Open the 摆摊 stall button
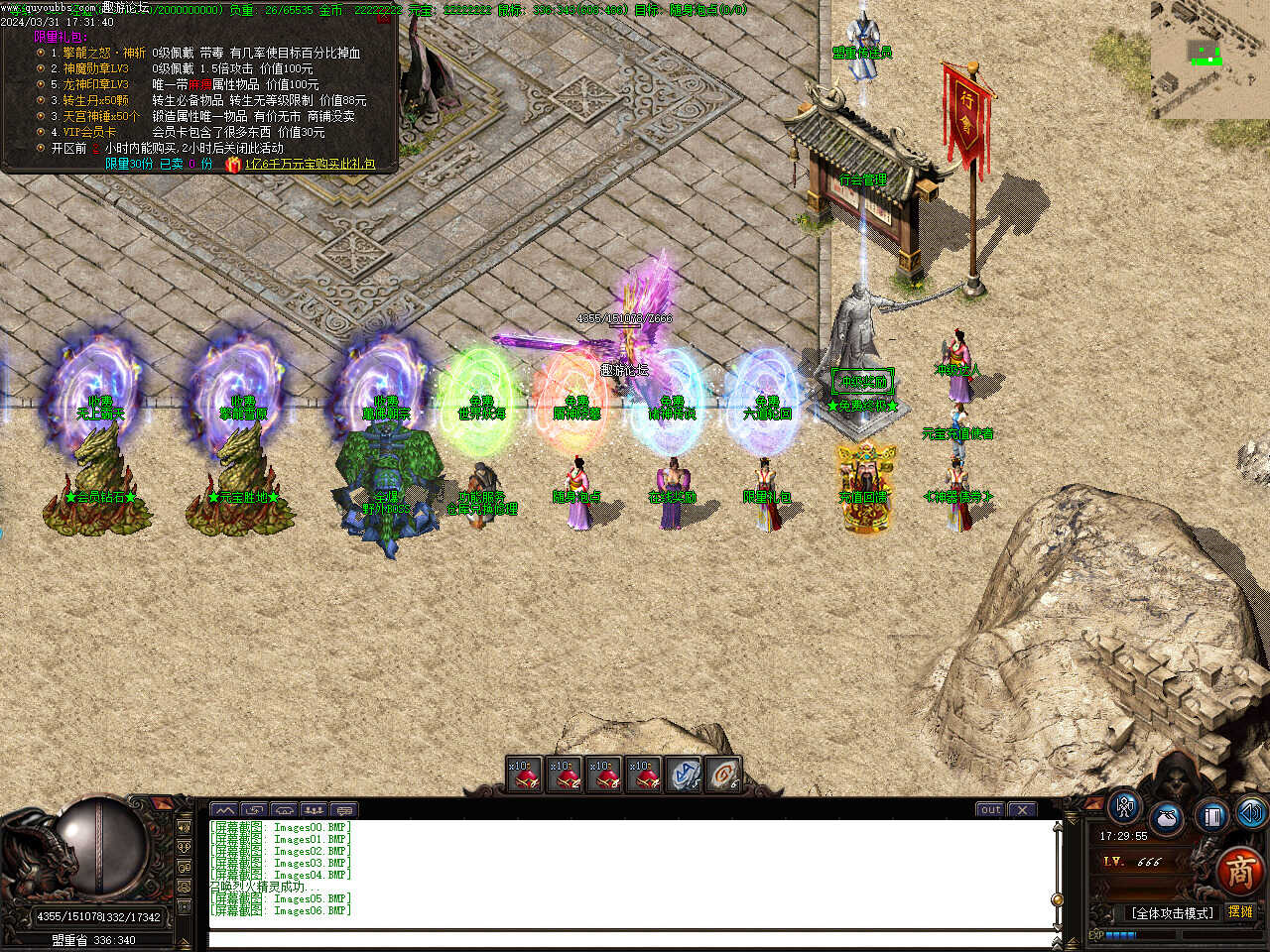The width and height of the screenshot is (1270, 952). point(1240,911)
